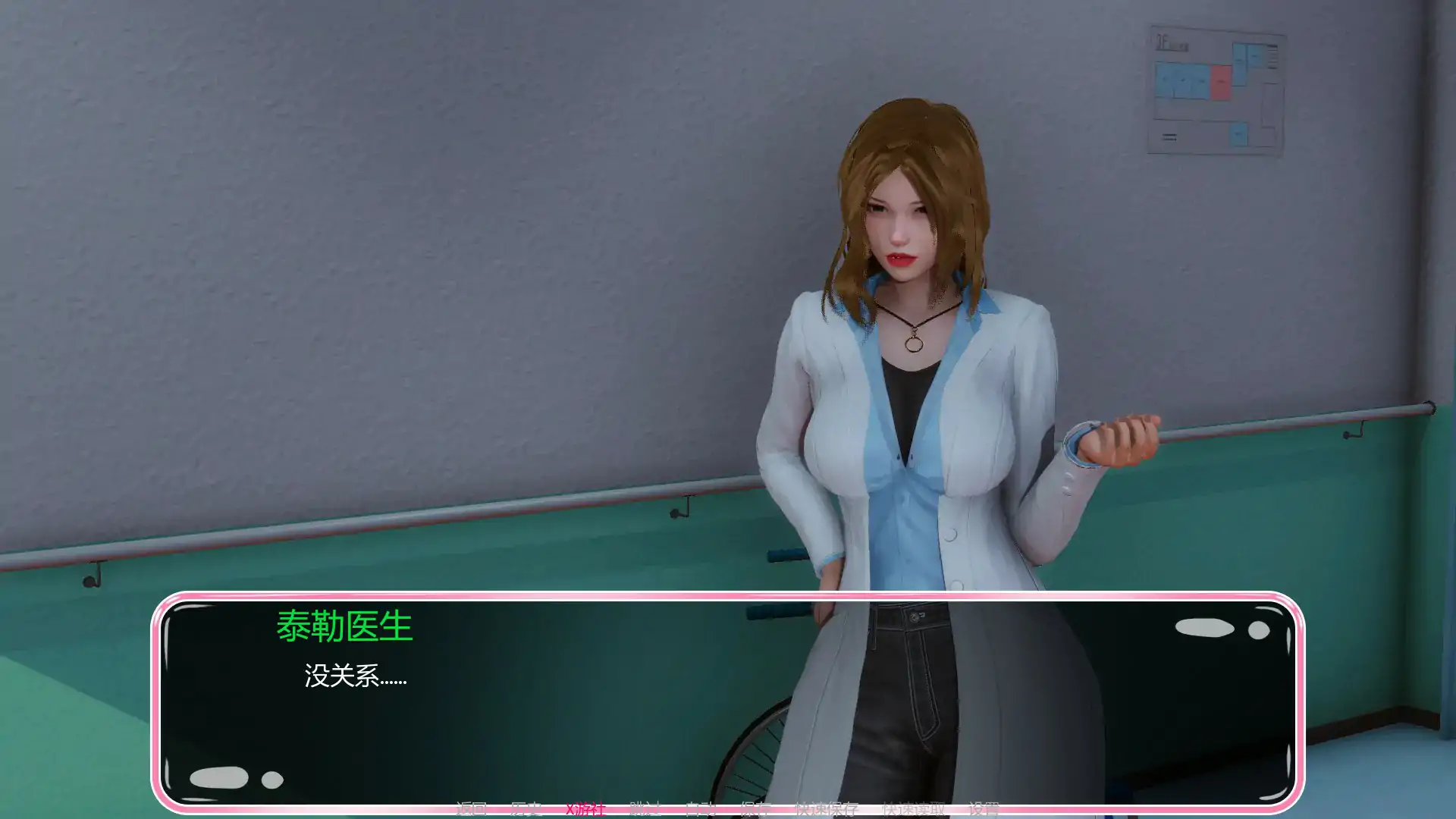Toggle 跳过 skip mode on

642,808
